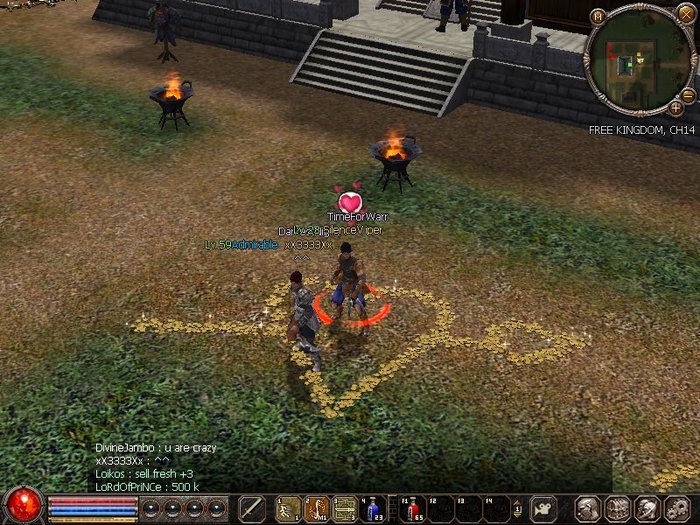Screen dimensions: 700x525
Task: Zoom in the minimap with the plus button
Action: coord(676,107)
